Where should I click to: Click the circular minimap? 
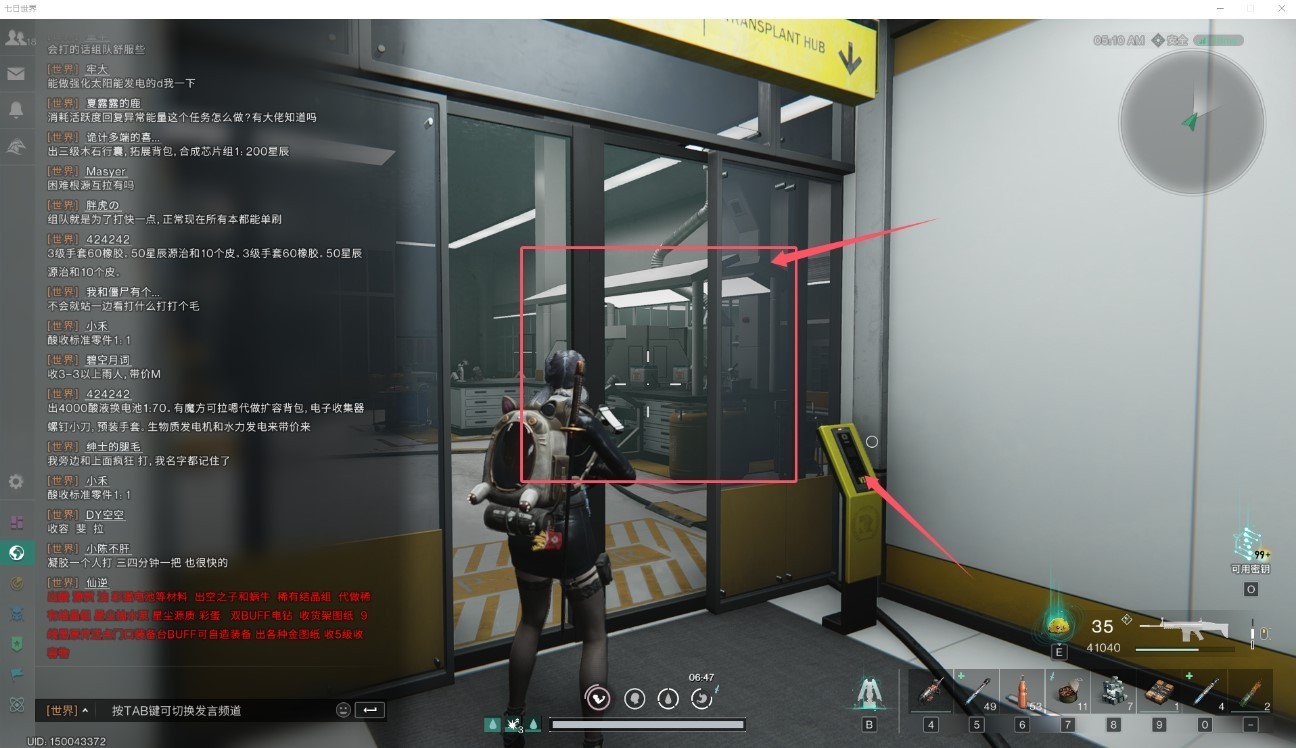coord(1191,122)
